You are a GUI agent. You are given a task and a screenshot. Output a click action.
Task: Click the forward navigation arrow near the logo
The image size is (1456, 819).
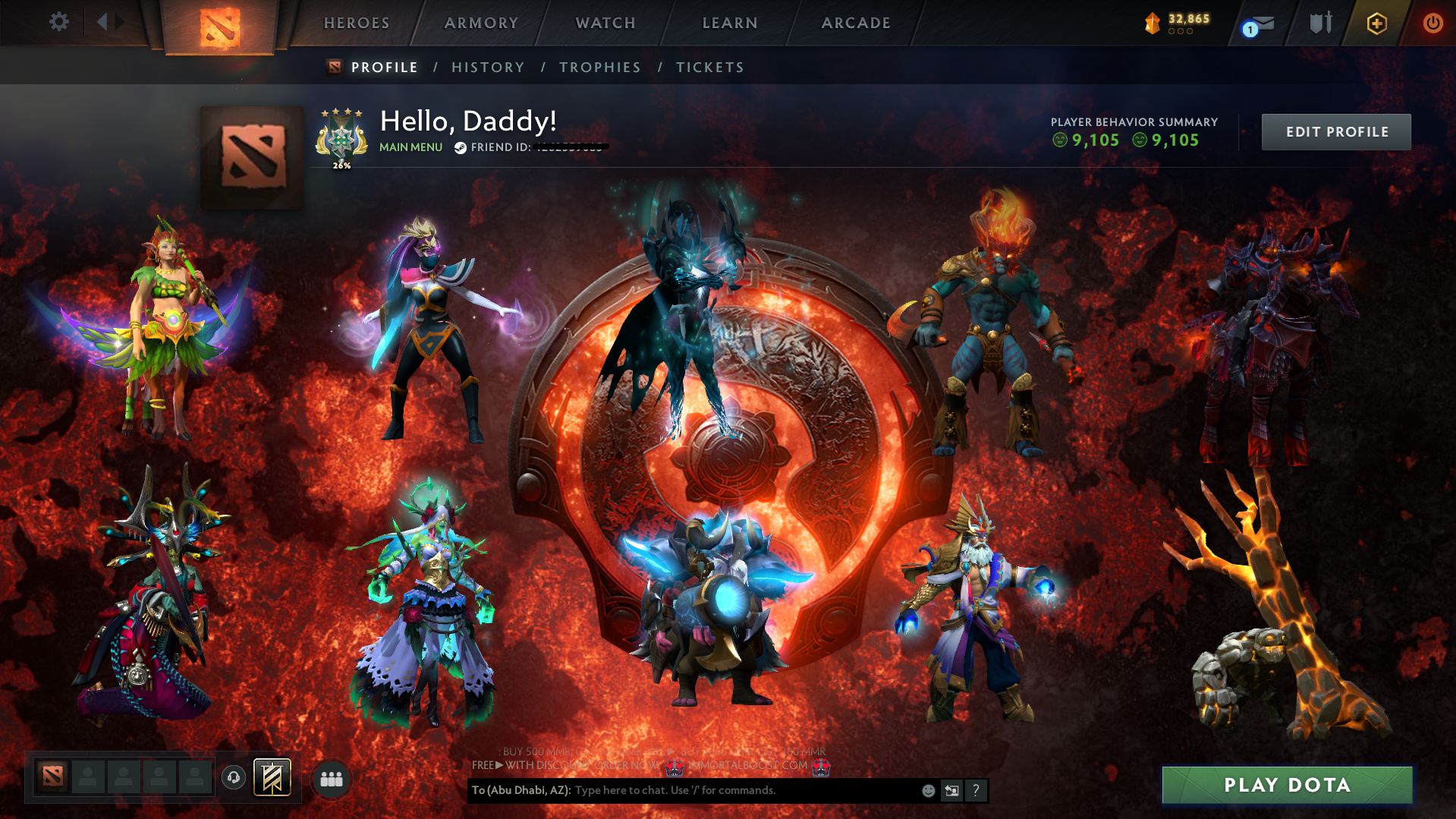(x=120, y=21)
